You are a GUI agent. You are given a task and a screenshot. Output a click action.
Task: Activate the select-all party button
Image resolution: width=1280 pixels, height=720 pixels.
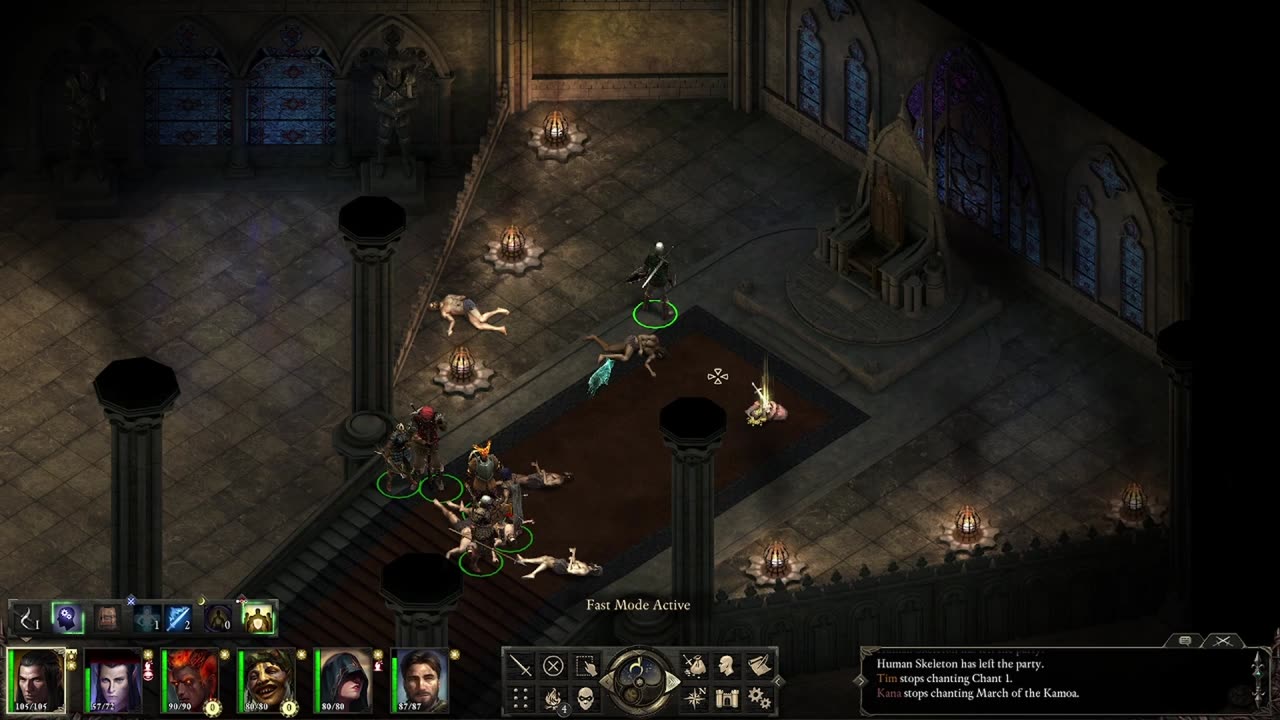[586, 665]
